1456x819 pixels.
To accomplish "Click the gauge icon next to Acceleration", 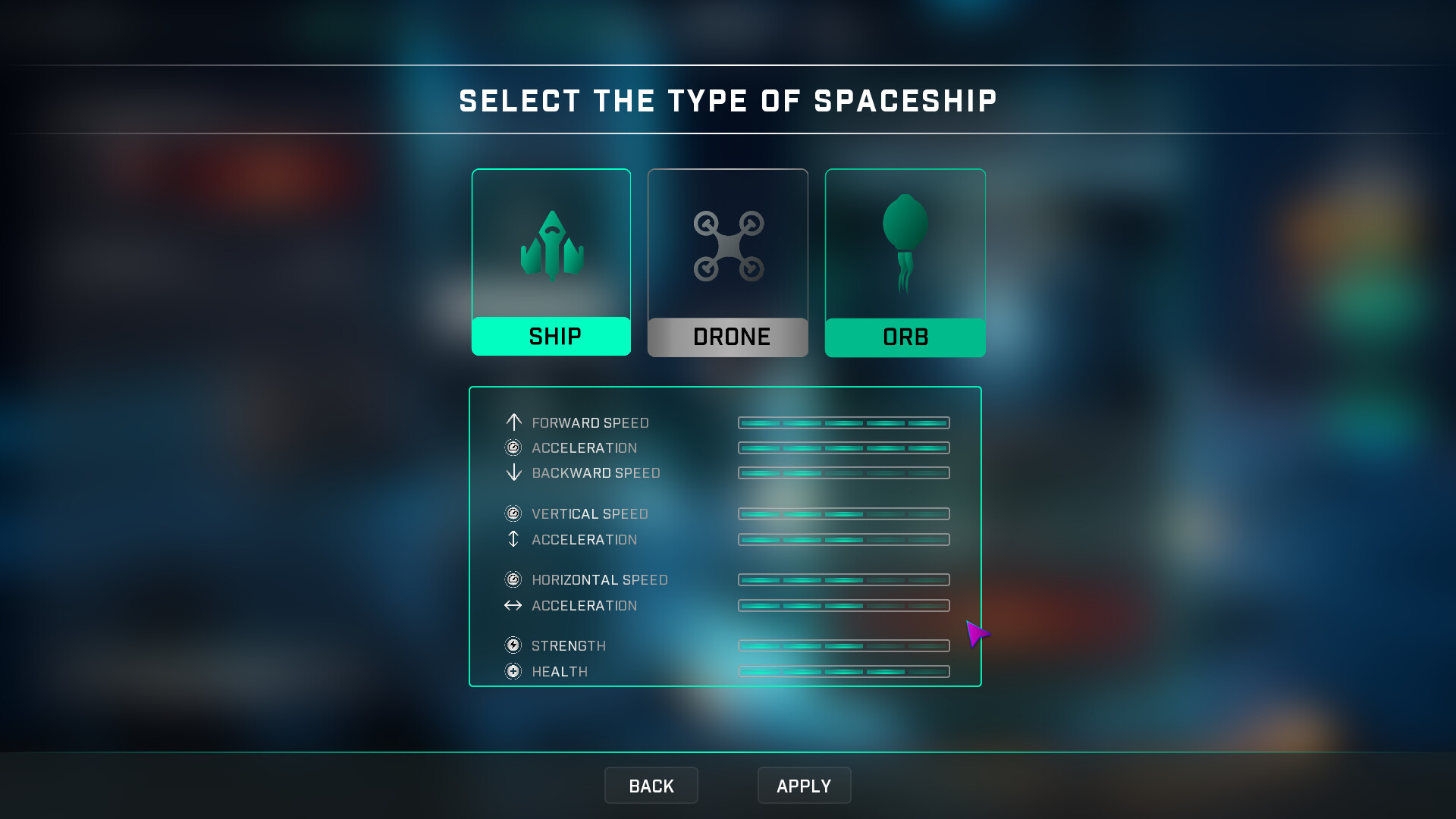I will [x=513, y=447].
